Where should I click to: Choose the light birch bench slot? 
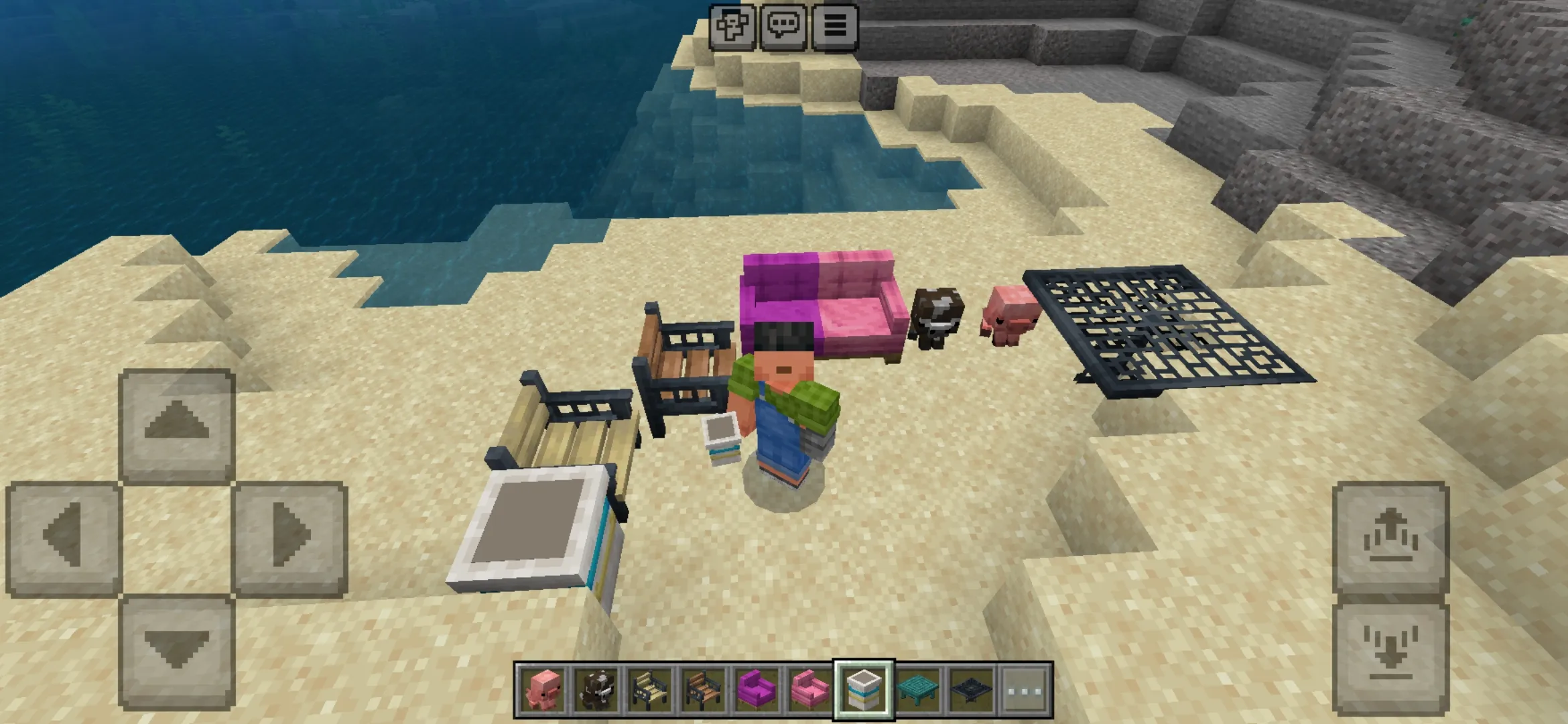click(649, 689)
